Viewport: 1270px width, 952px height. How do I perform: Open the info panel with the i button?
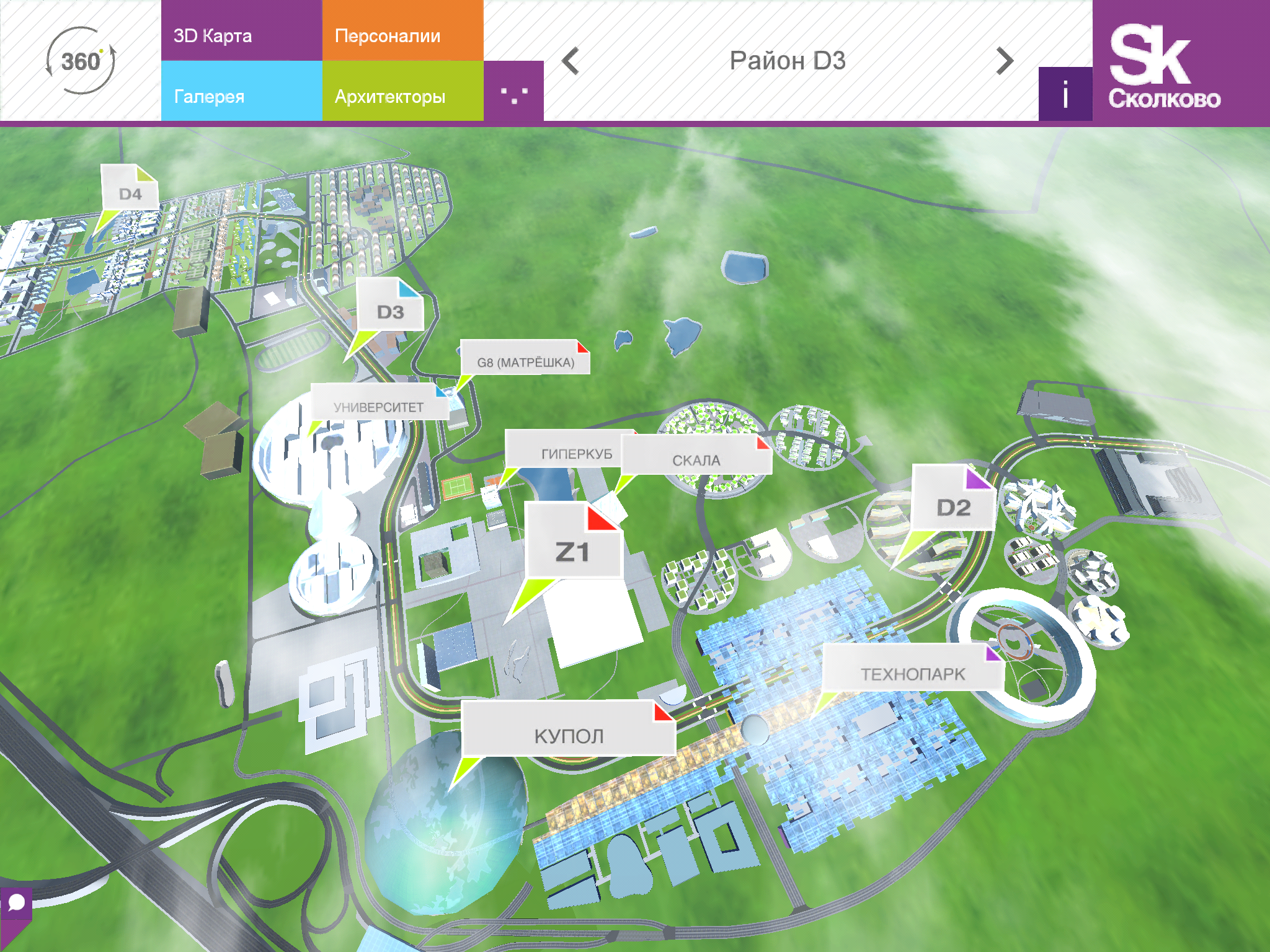tap(1065, 94)
